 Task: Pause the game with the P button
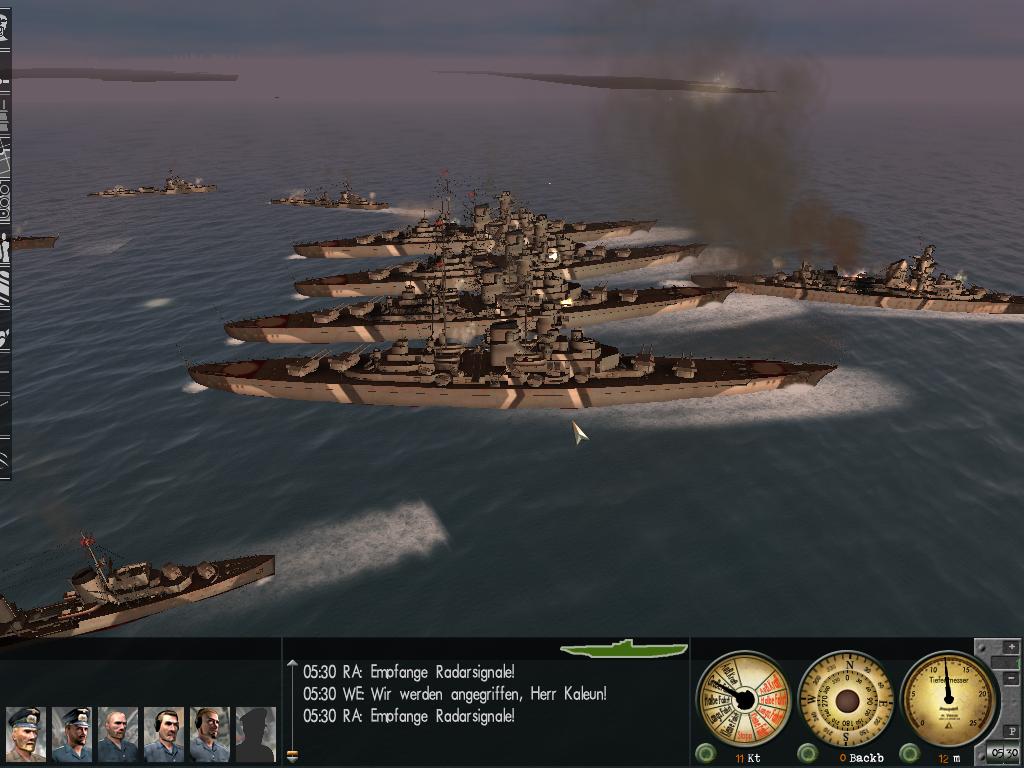1012,732
